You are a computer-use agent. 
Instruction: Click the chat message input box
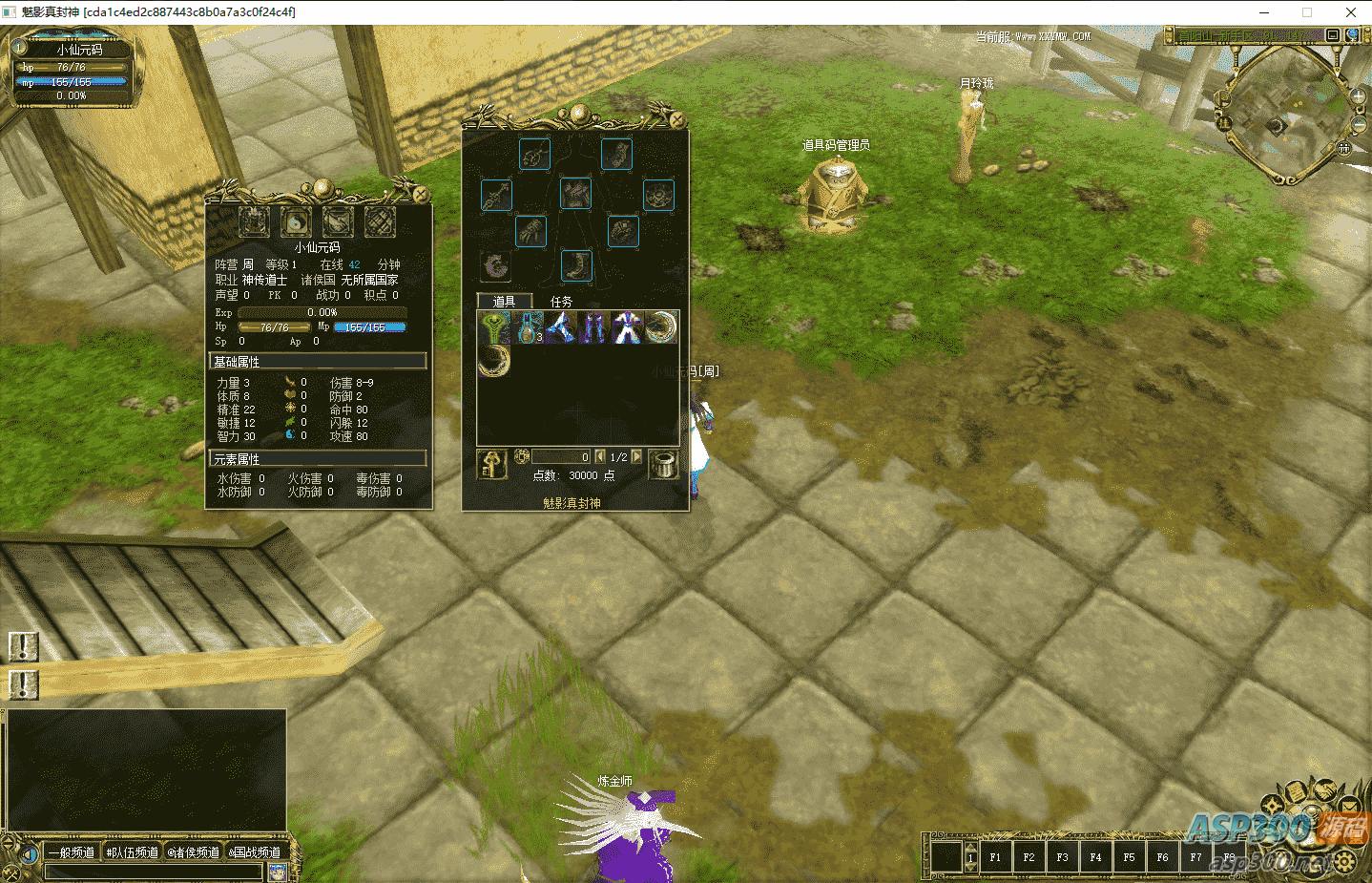(x=153, y=871)
